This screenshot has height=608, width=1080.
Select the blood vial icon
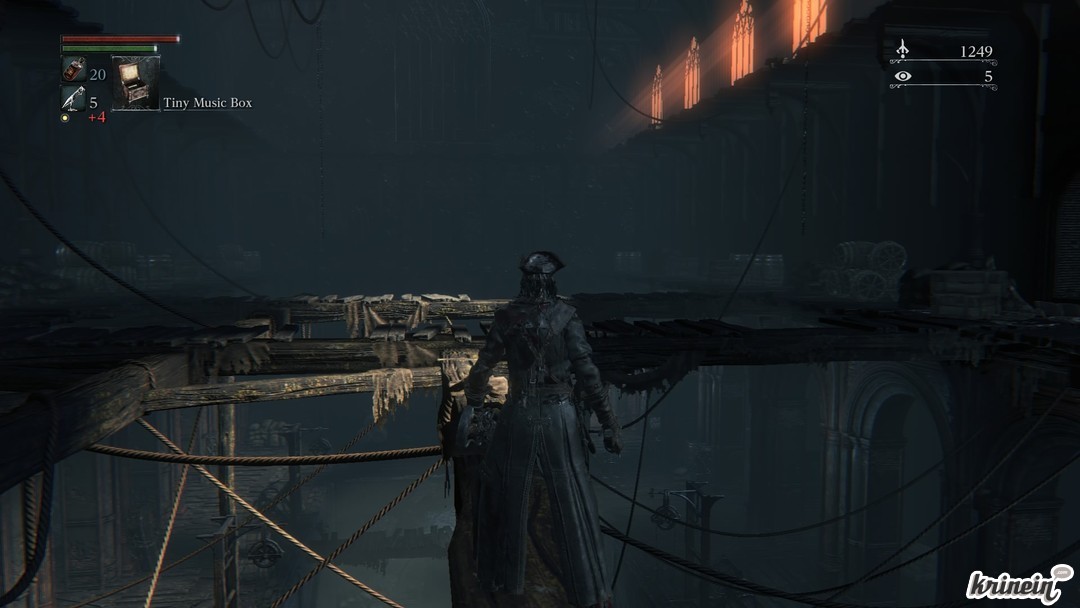pos(73,69)
